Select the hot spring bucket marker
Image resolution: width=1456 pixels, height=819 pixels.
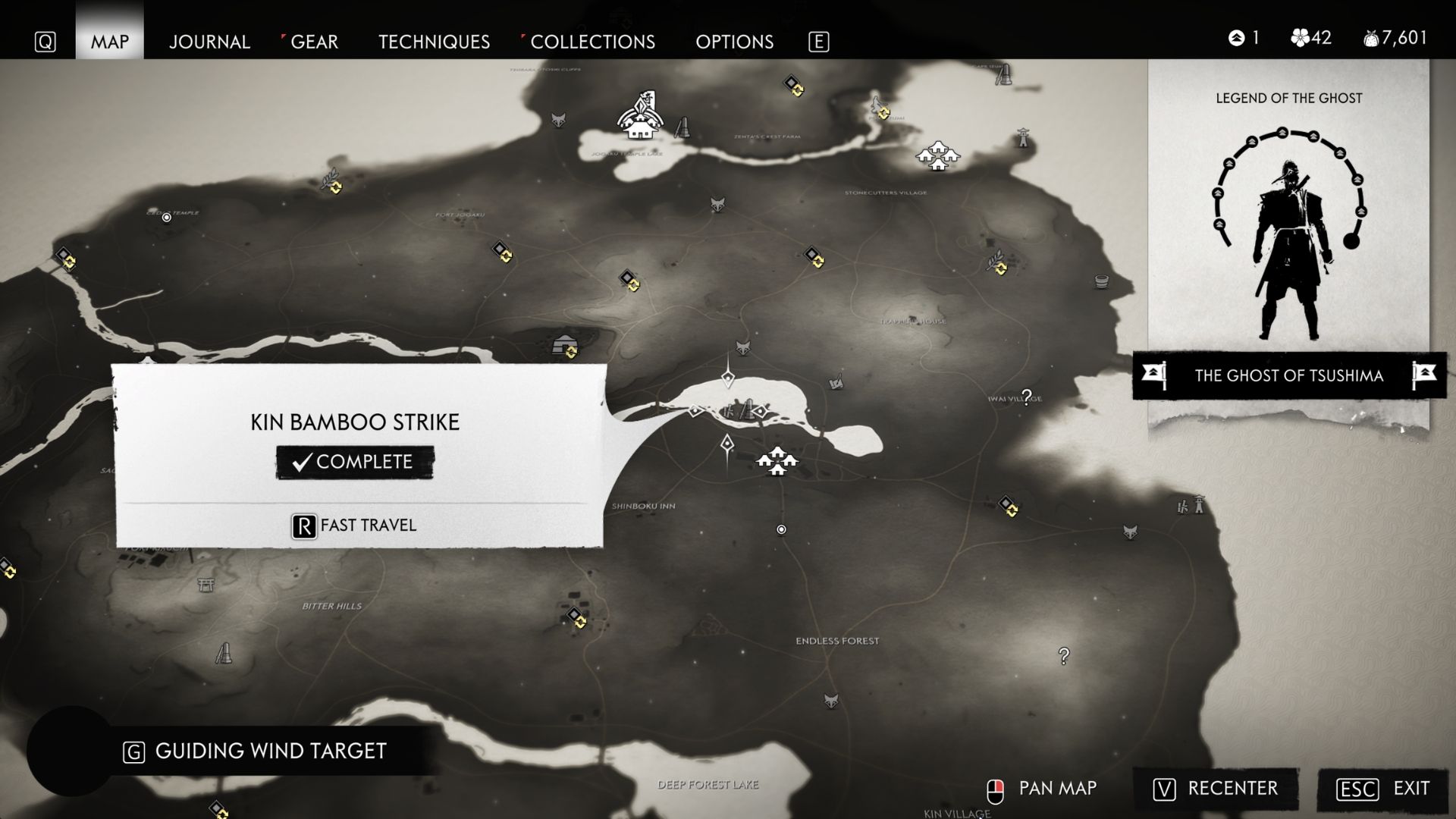pos(1102,281)
